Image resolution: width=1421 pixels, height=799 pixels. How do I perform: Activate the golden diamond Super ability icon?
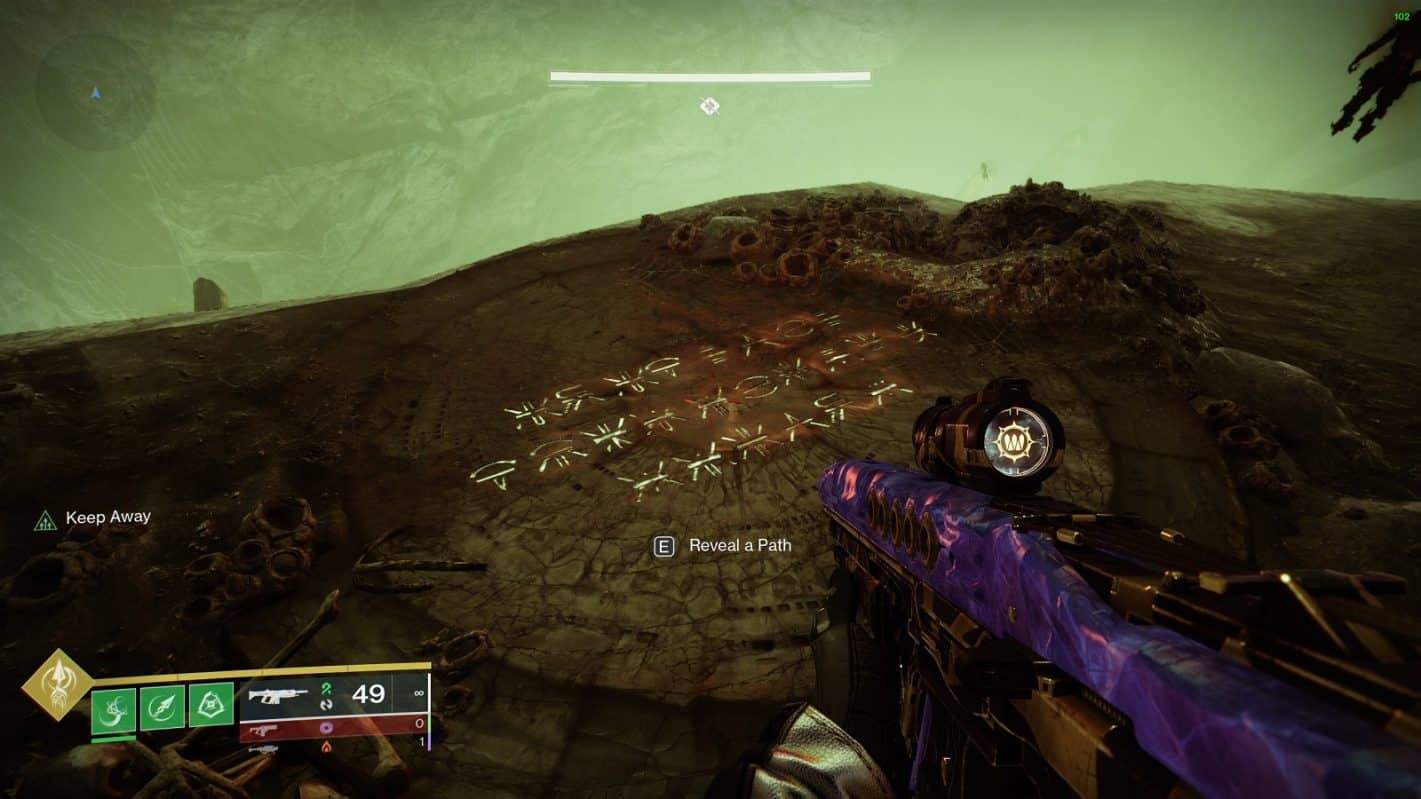(57, 685)
